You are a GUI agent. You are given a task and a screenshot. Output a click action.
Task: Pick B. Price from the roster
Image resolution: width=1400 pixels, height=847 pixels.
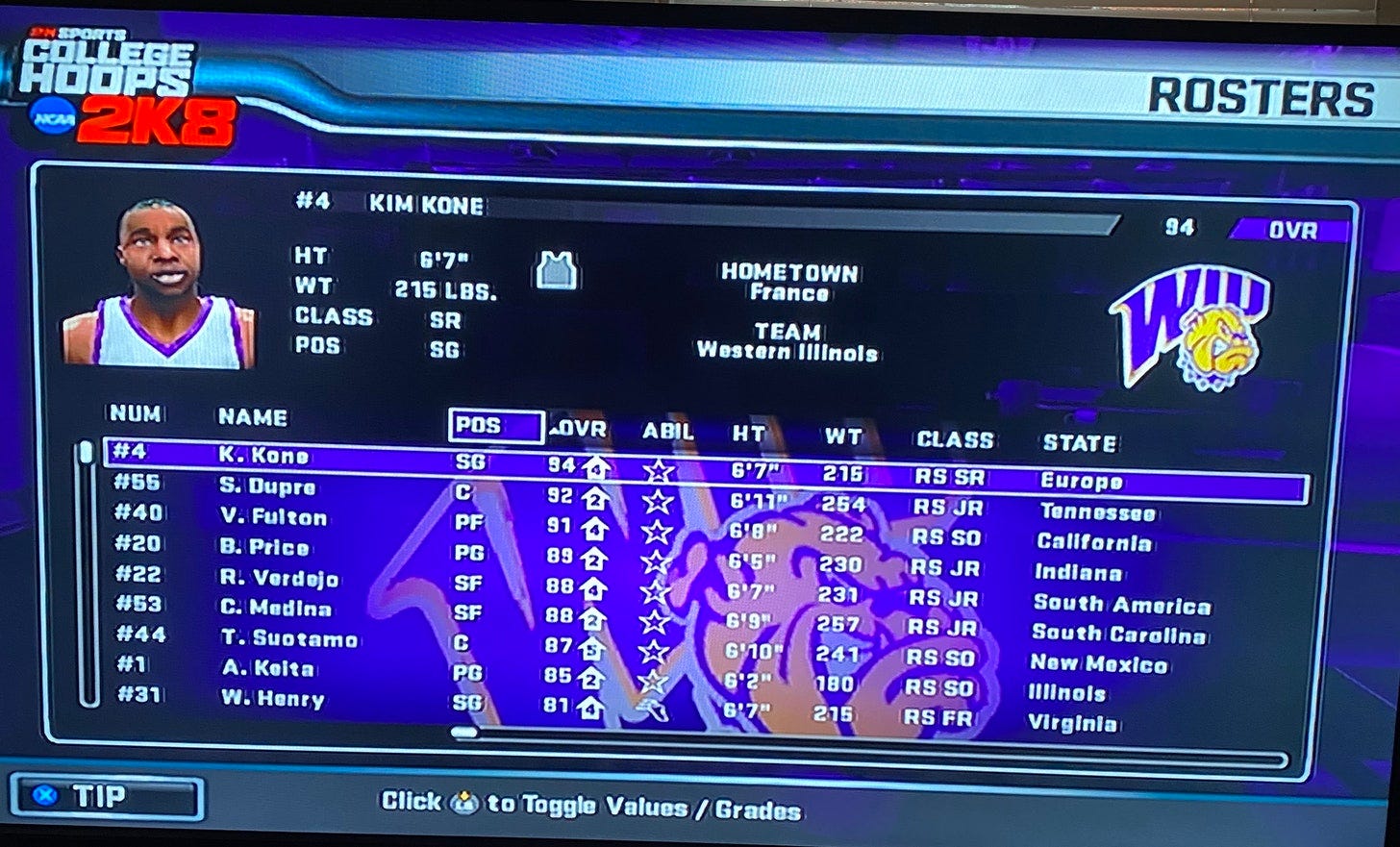click(264, 548)
